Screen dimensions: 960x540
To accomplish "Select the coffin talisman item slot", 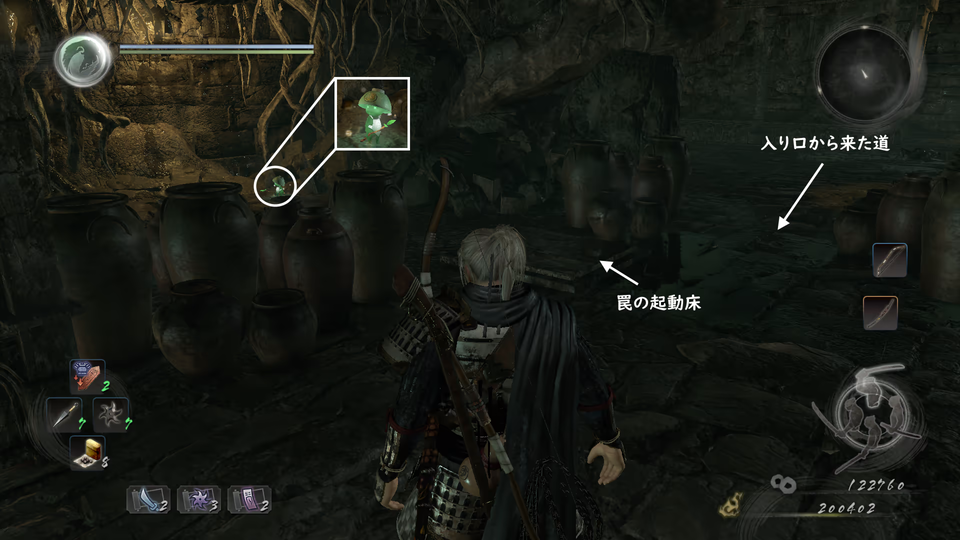I will [87, 377].
